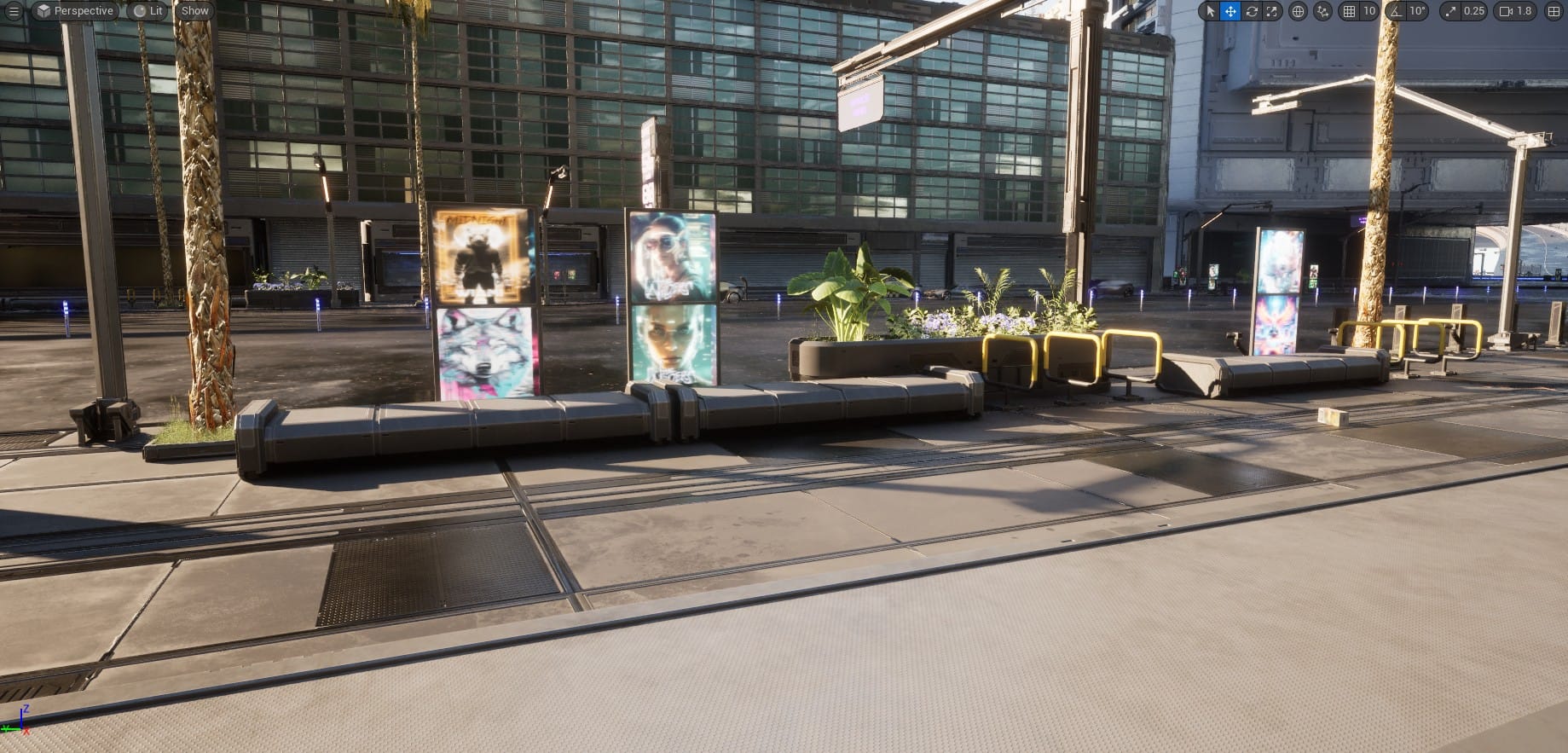Open the rotation snap angle 10° menu
The height and width of the screenshot is (753, 1568).
coord(1418,12)
